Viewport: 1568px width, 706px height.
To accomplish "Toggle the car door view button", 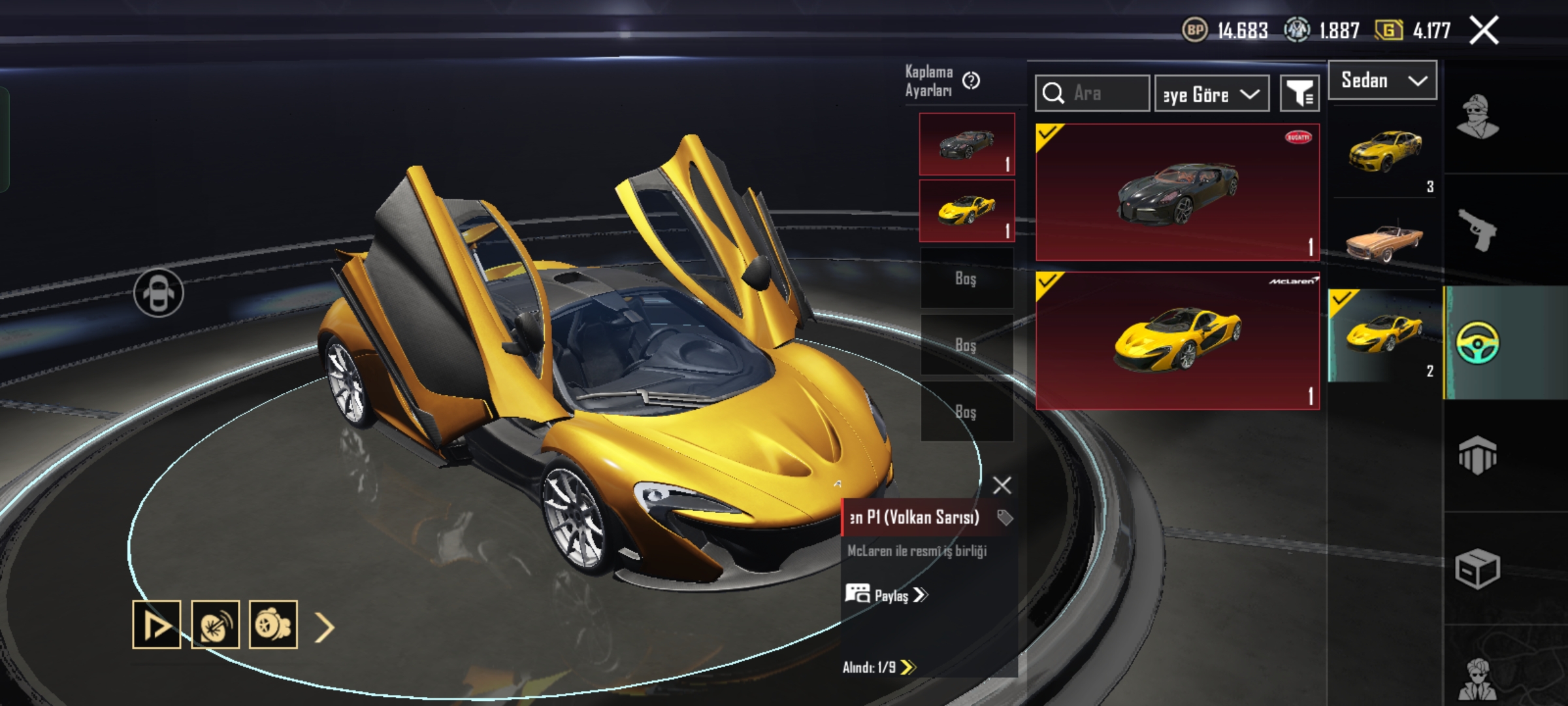I will click(159, 293).
